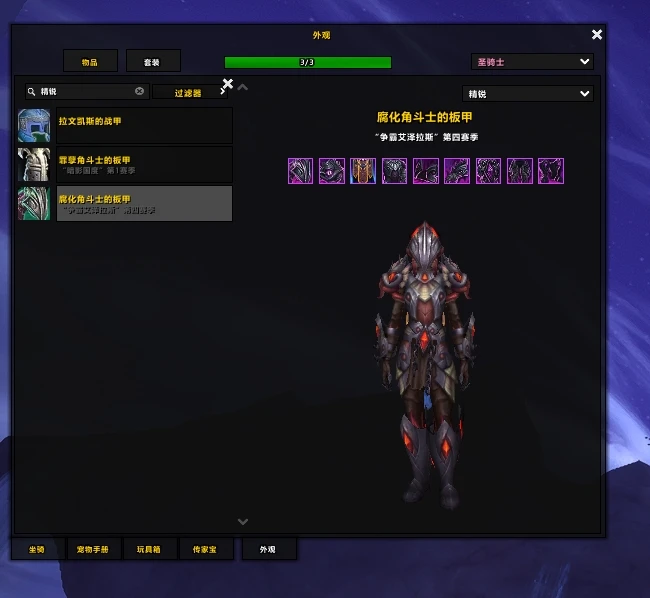Open the 坐骑 (Mounts) tab
Screen dimensions: 650x598
click(37, 550)
